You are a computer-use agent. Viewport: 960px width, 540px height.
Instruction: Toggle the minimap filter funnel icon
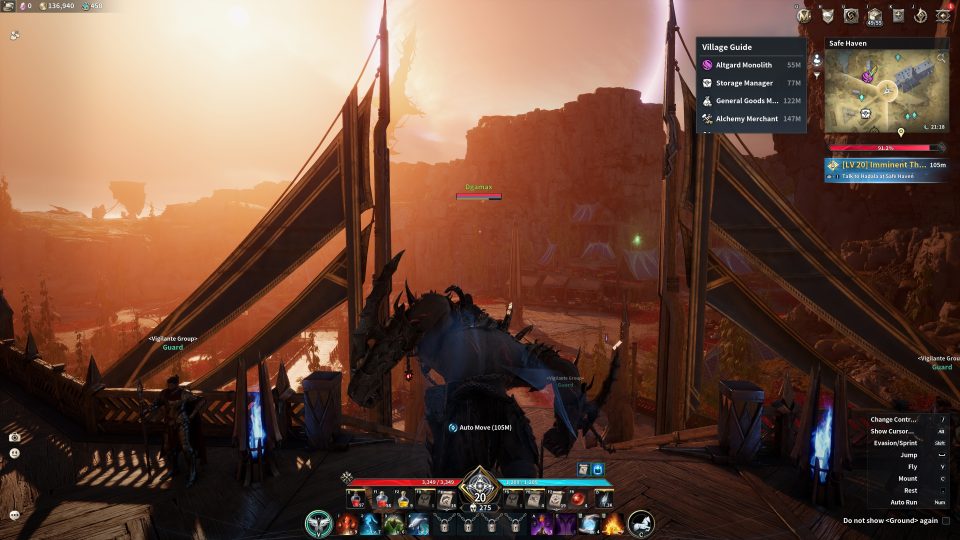817,74
